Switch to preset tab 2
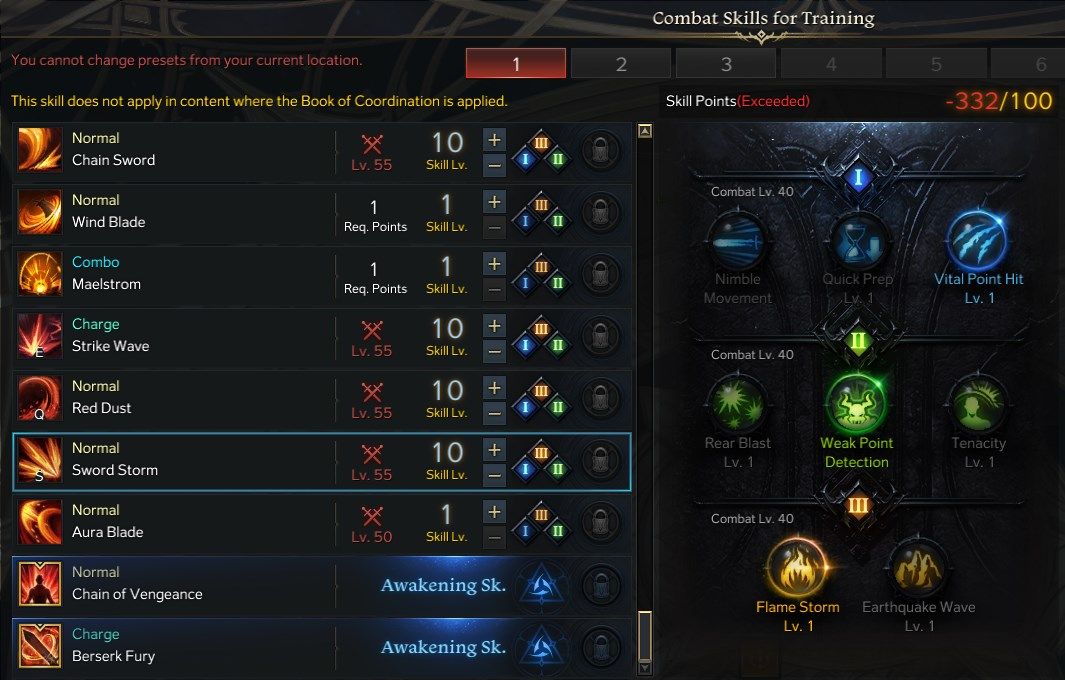 pos(621,64)
